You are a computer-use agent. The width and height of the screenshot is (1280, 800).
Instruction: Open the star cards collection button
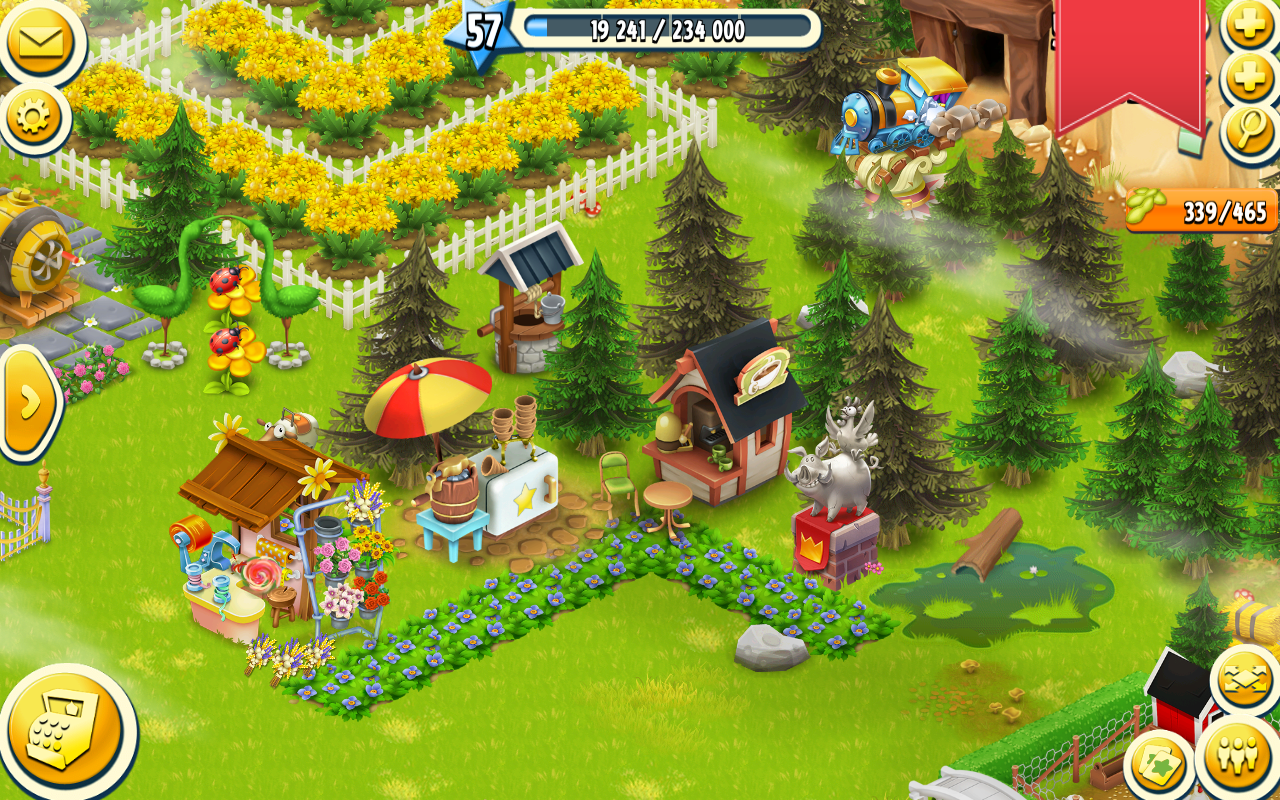[1160, 765]
